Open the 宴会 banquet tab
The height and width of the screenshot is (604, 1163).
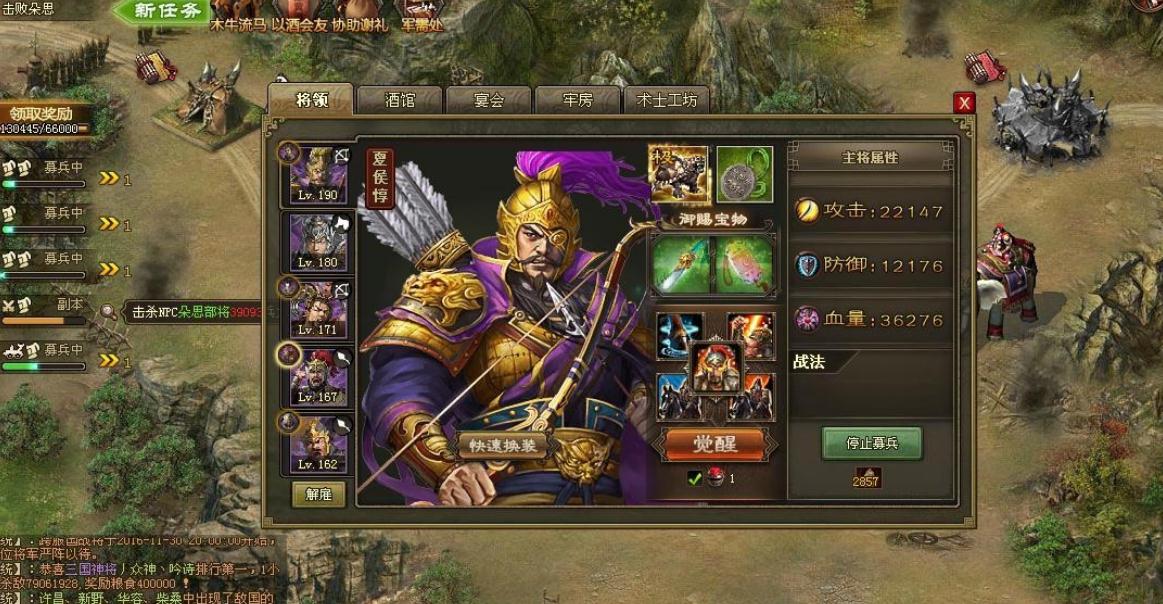pyautogui.click(x=488, y=100)
